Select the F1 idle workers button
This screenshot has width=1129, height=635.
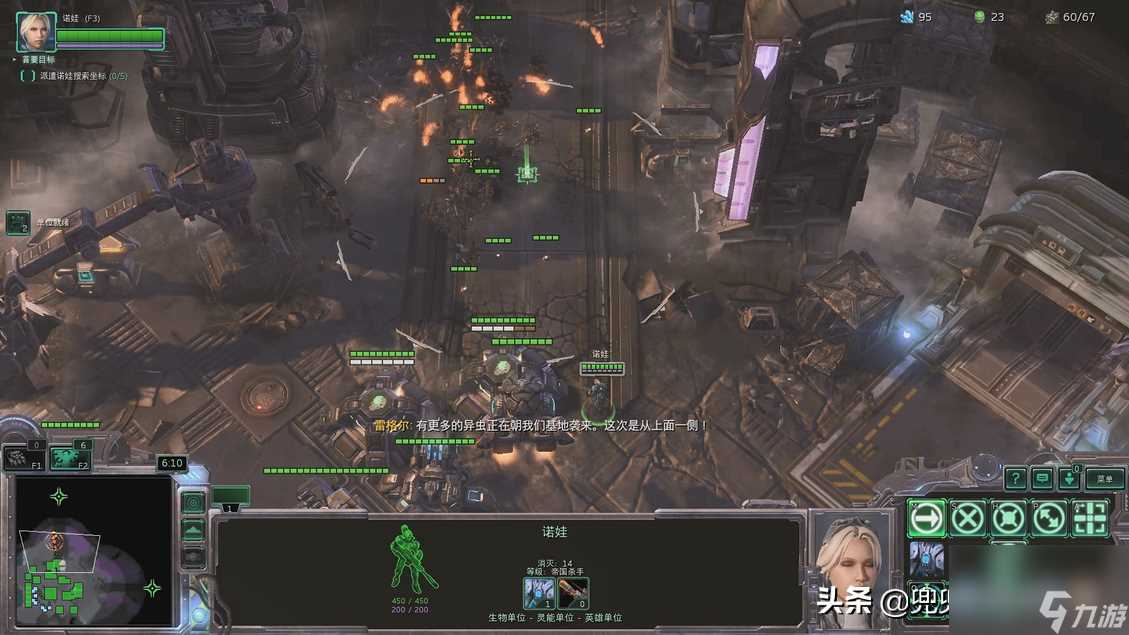21,458
